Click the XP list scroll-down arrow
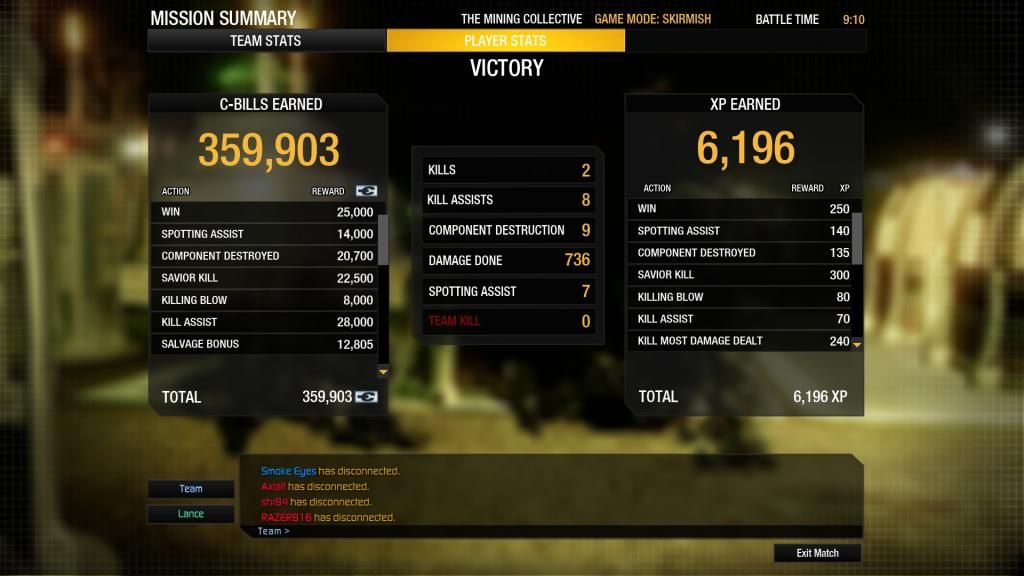The image size is (1024, 576). (x=857, y=343)
